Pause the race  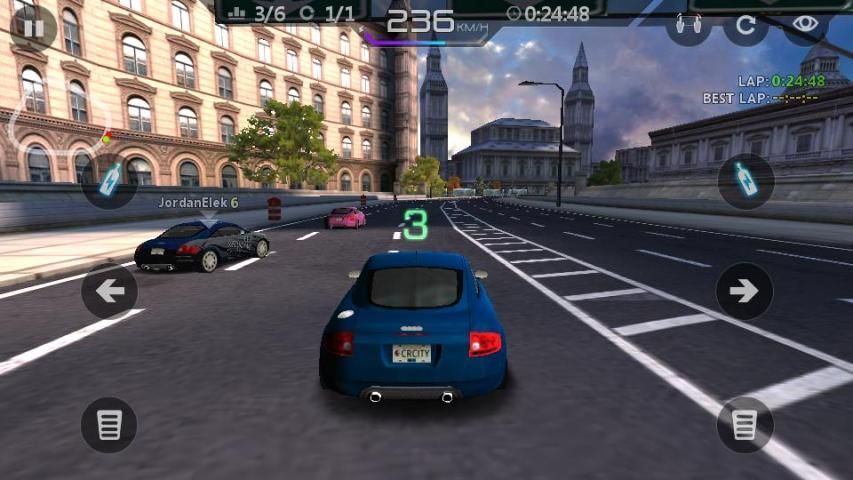coord(33,27)
